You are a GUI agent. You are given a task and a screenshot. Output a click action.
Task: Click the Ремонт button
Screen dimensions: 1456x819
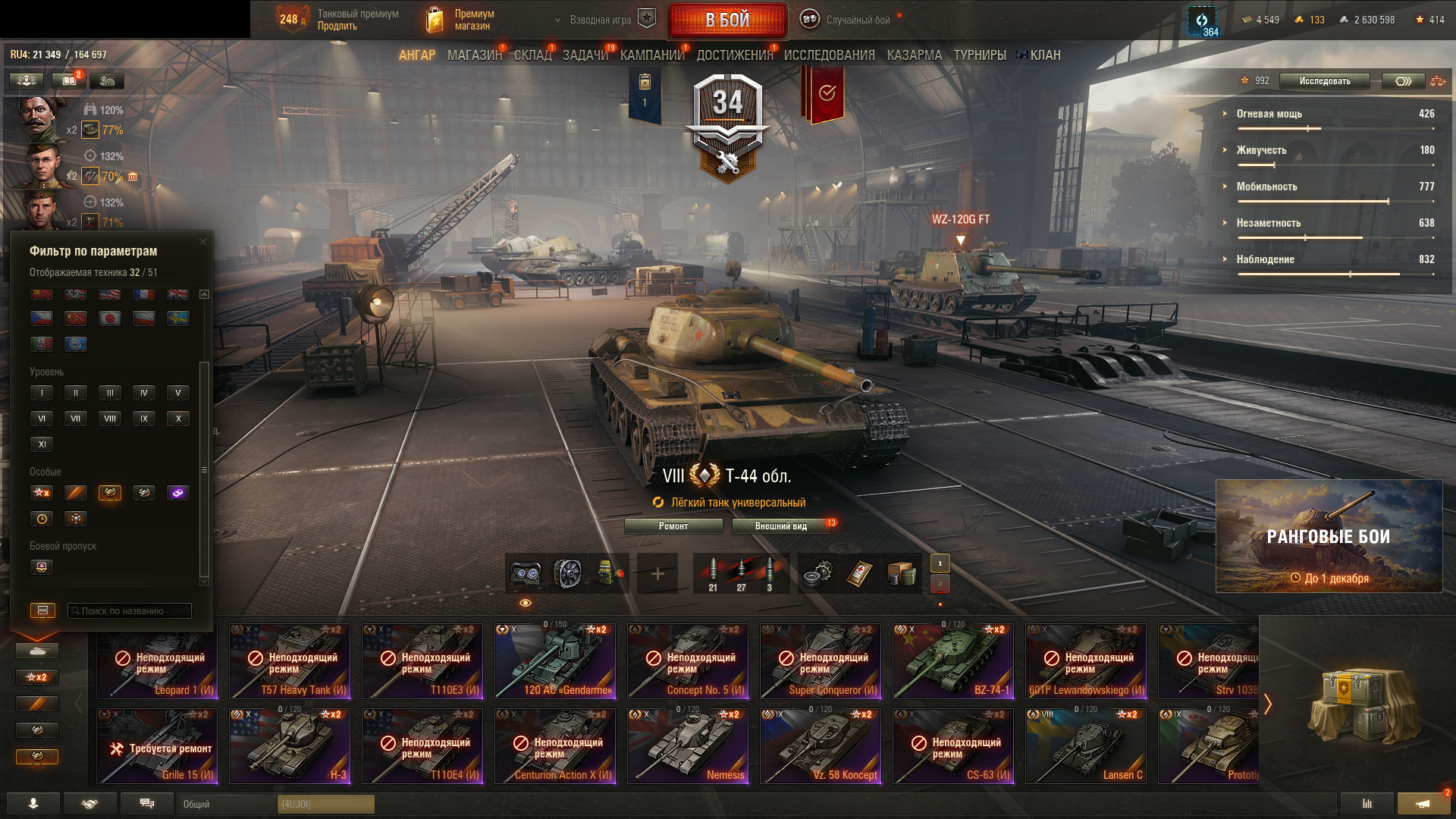tap(673, 526)
